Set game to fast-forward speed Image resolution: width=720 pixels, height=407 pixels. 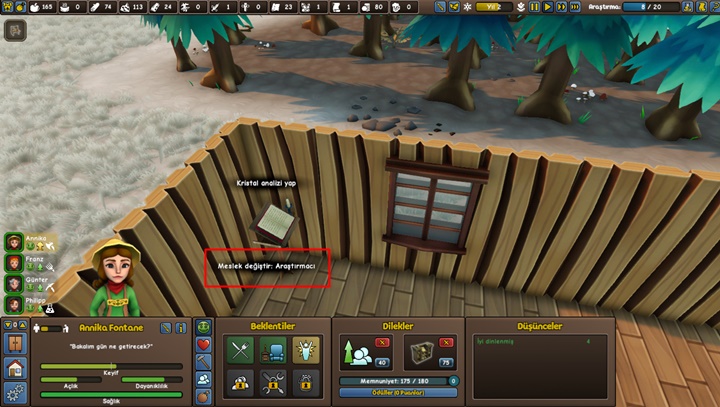[561, 7]
